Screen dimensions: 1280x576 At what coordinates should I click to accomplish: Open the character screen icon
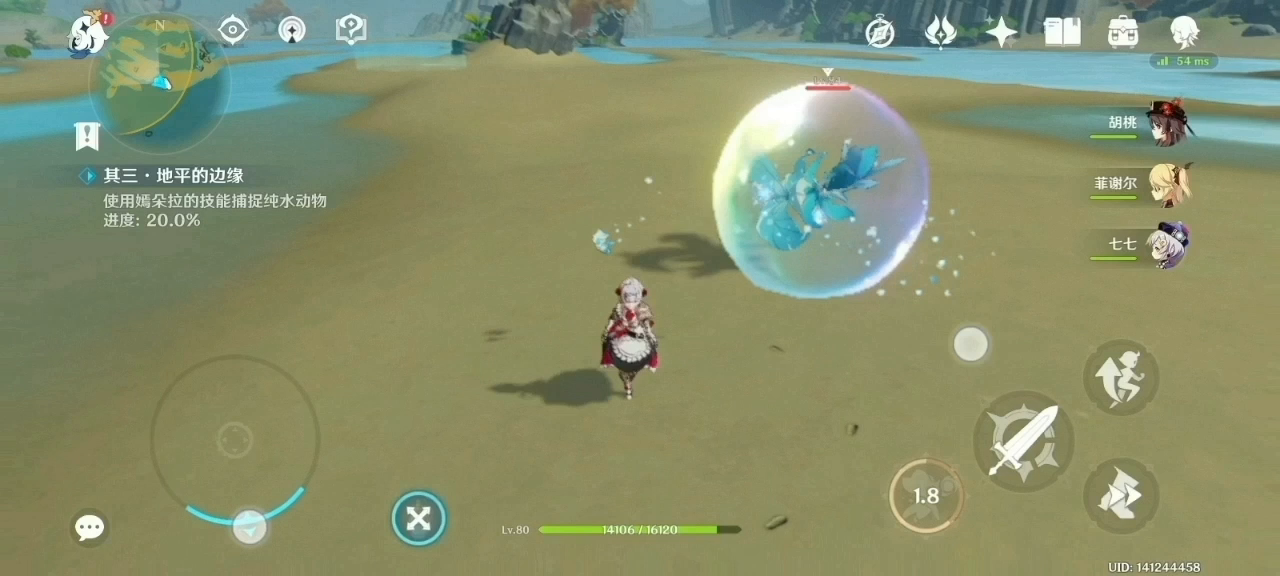(x=1185, y=32)
